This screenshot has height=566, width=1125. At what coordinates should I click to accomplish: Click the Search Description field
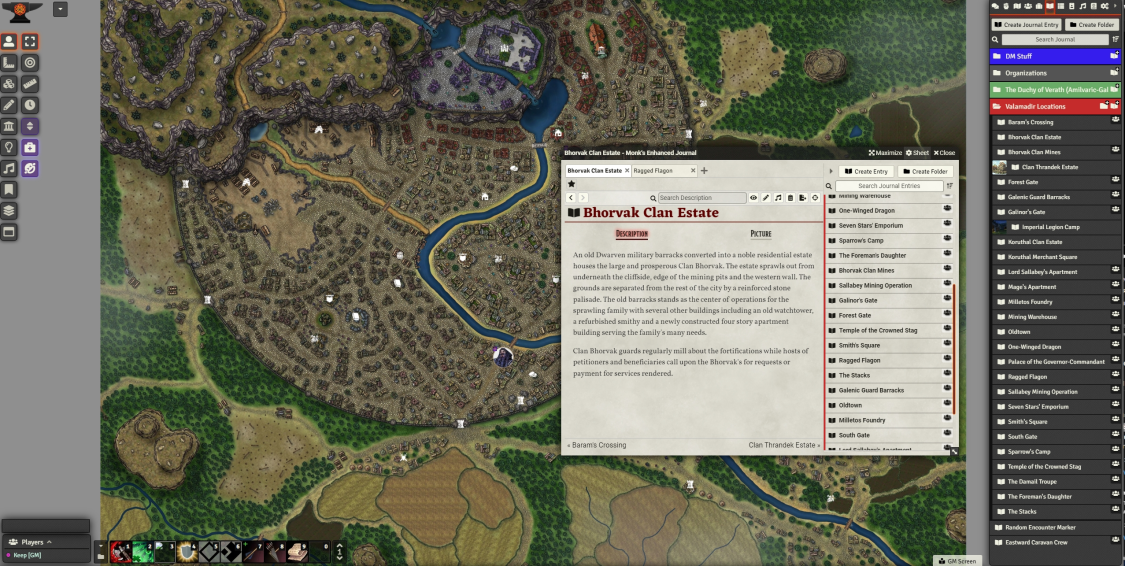[702, 198]
